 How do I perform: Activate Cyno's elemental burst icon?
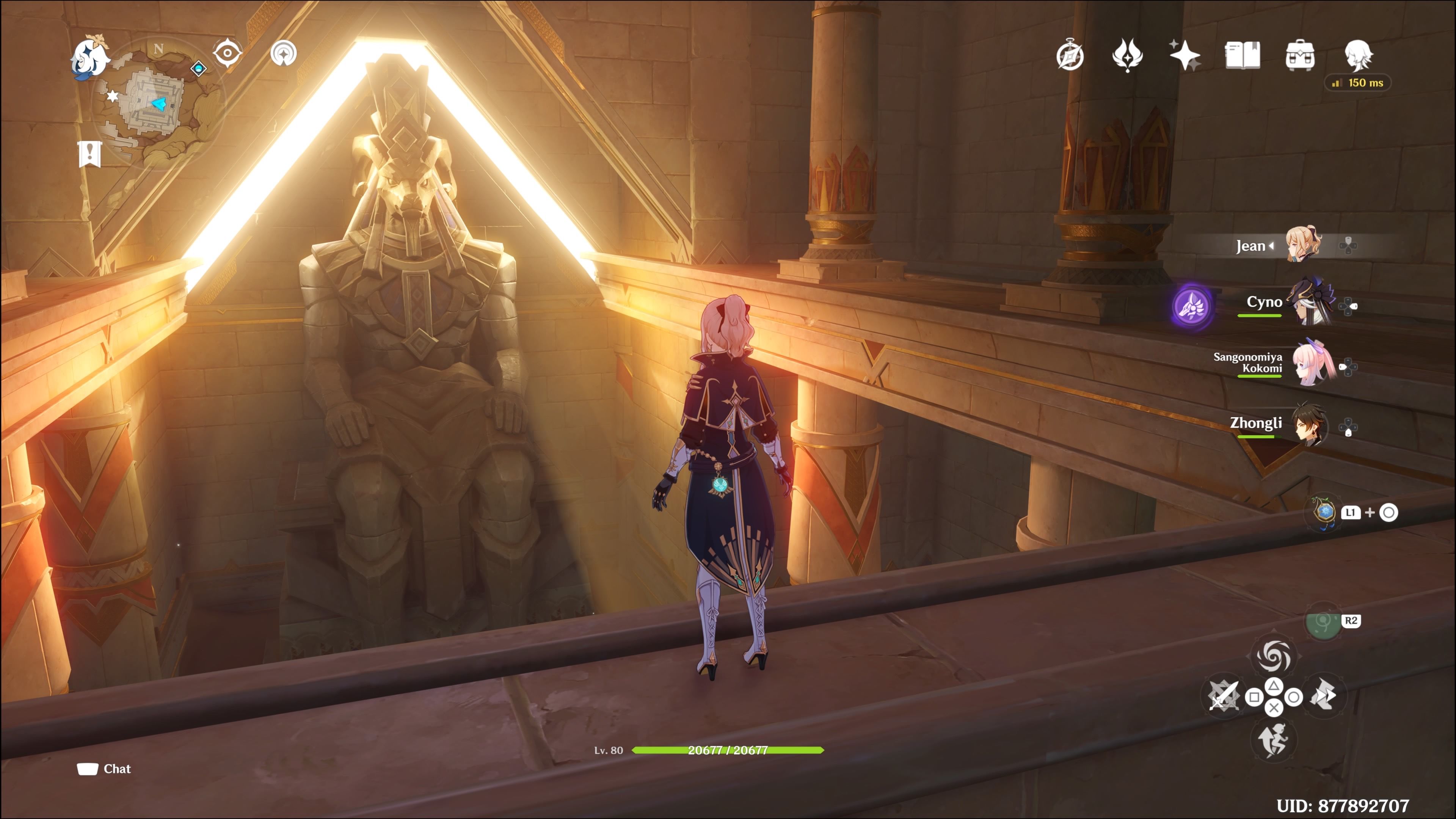click(1194, 306)
